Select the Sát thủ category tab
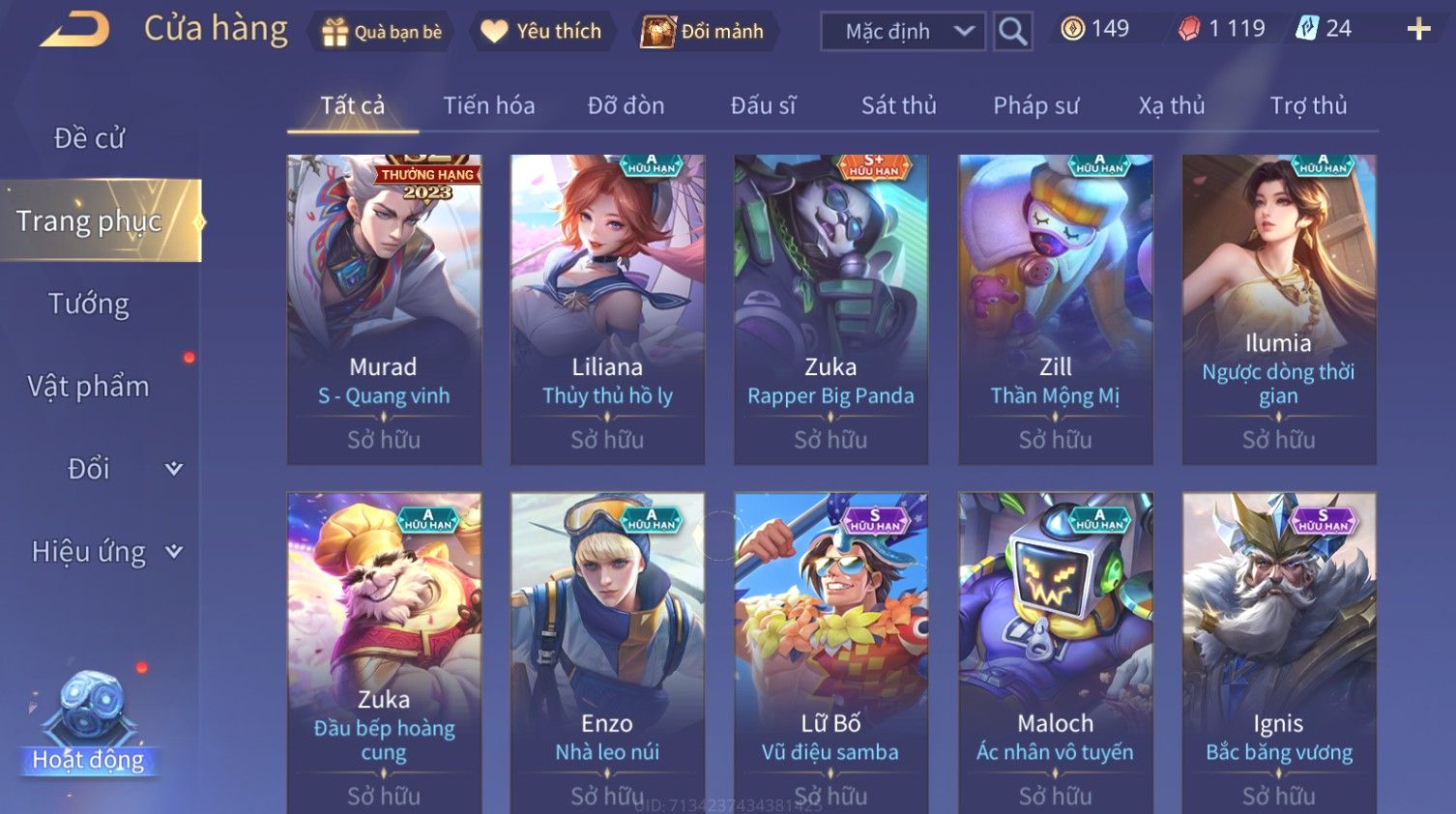 click(898, 105)
